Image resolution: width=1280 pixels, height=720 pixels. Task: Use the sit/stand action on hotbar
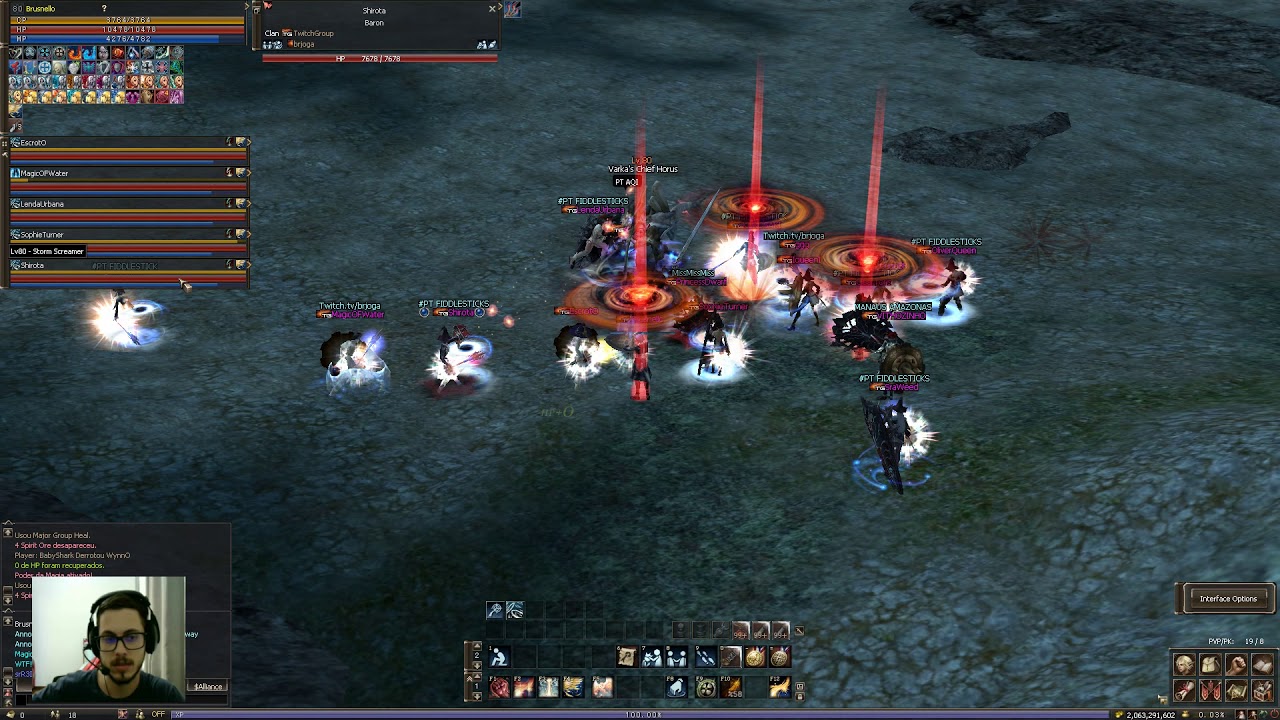(x=499, y=657)
